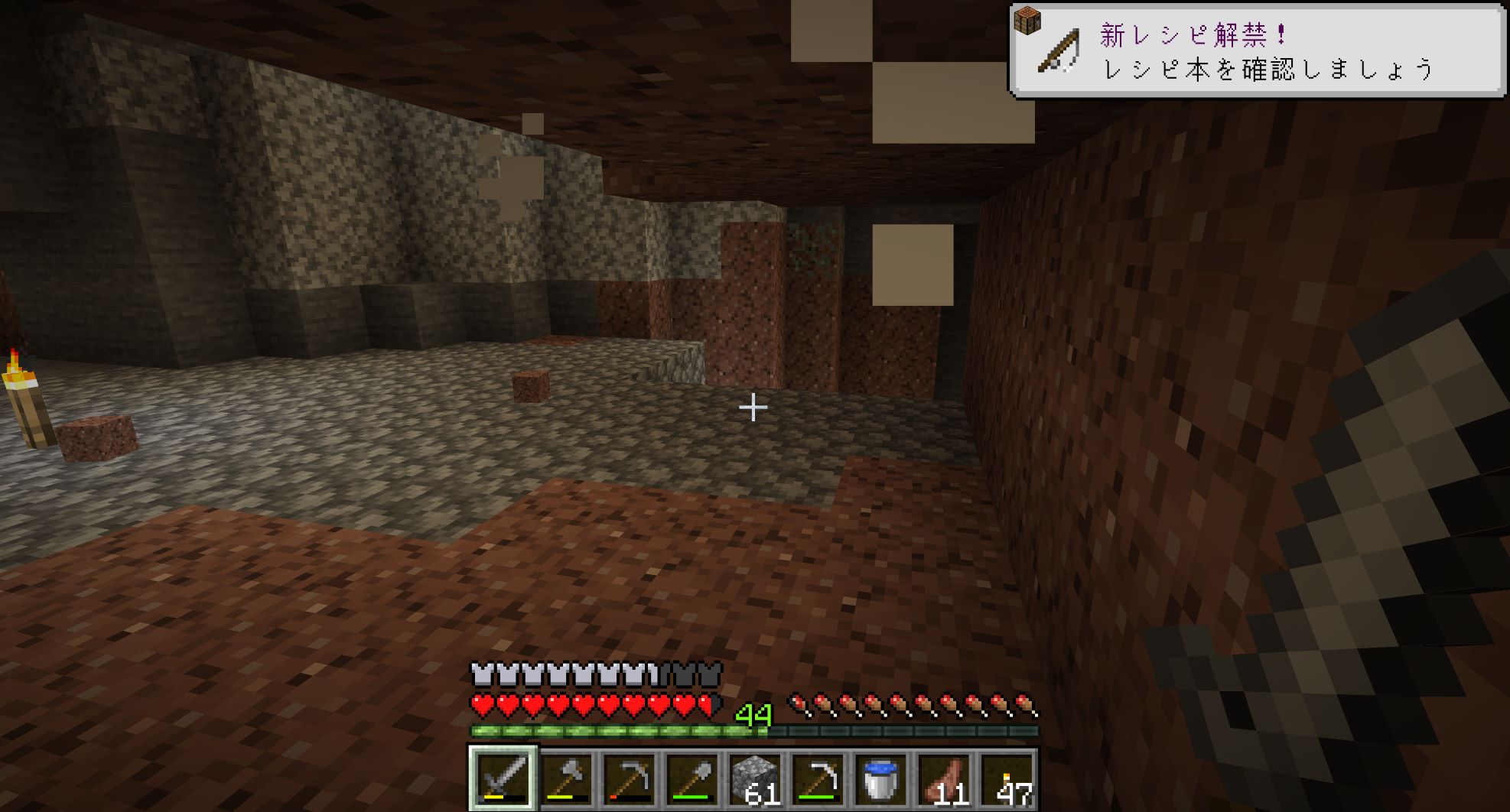Select the water bucket slot
1510x812 pixels.
(x=880, y=778)
